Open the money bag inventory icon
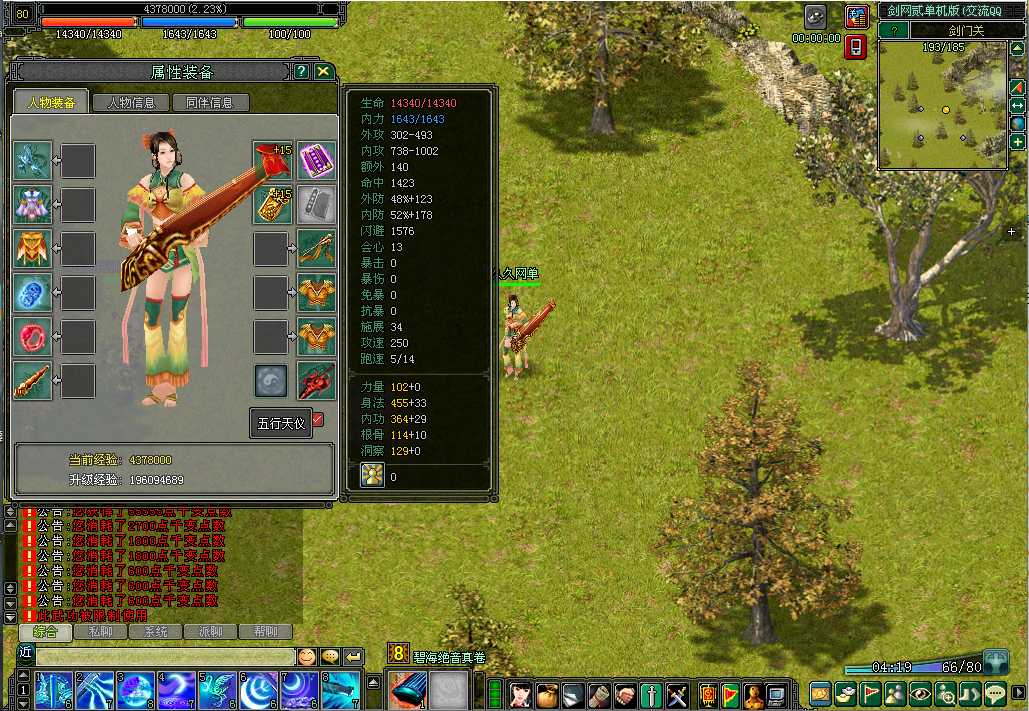 tap(546, 692)
